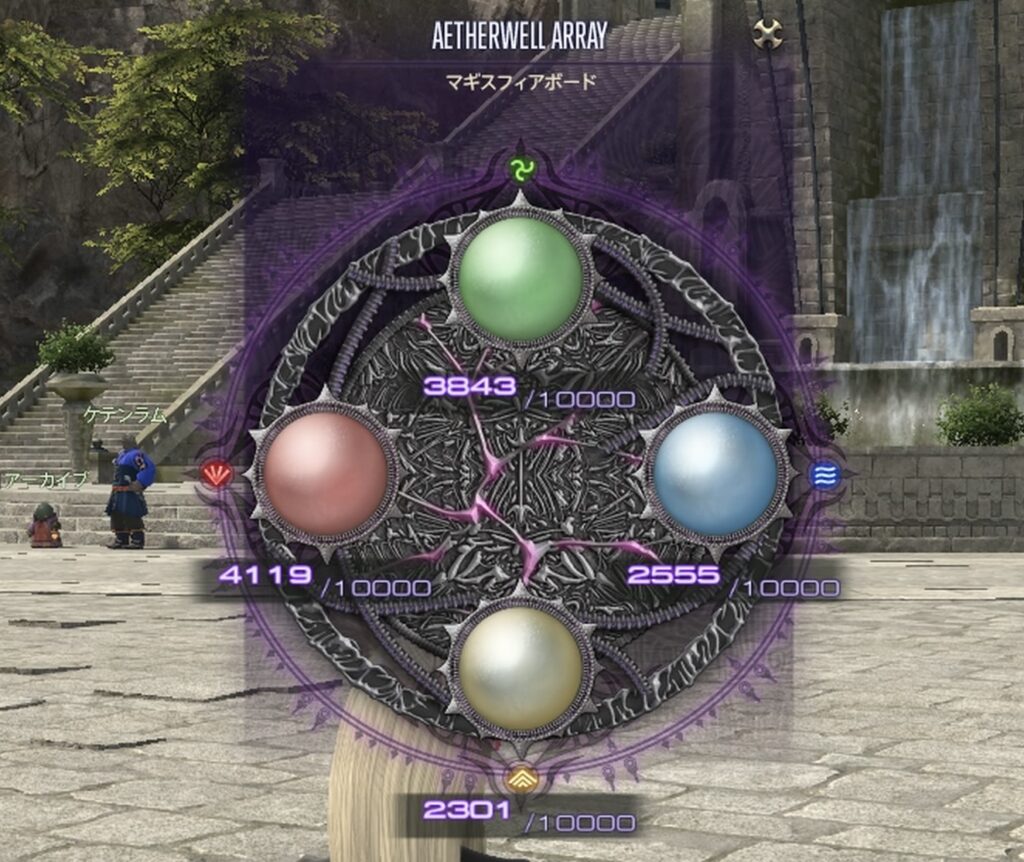The height and width of the screenshot is (862, 1024).
Task: Click the green wind element icon
Action: [x=519, y=171]
